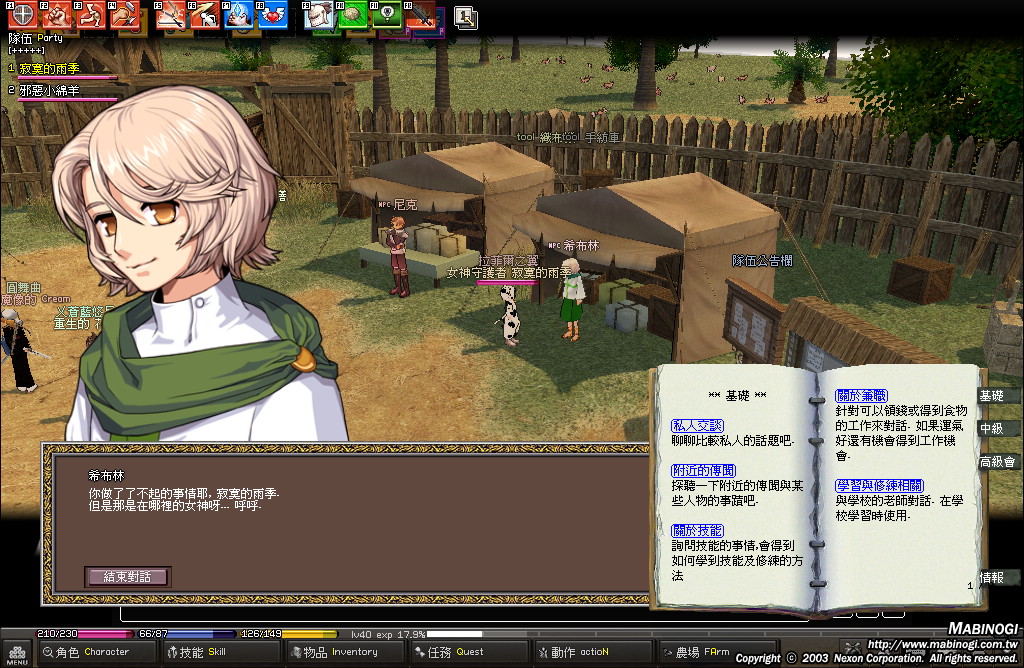Open the 情報 notebook tab
Viewport: 1024px width, 668px height.
coord(992,577)
